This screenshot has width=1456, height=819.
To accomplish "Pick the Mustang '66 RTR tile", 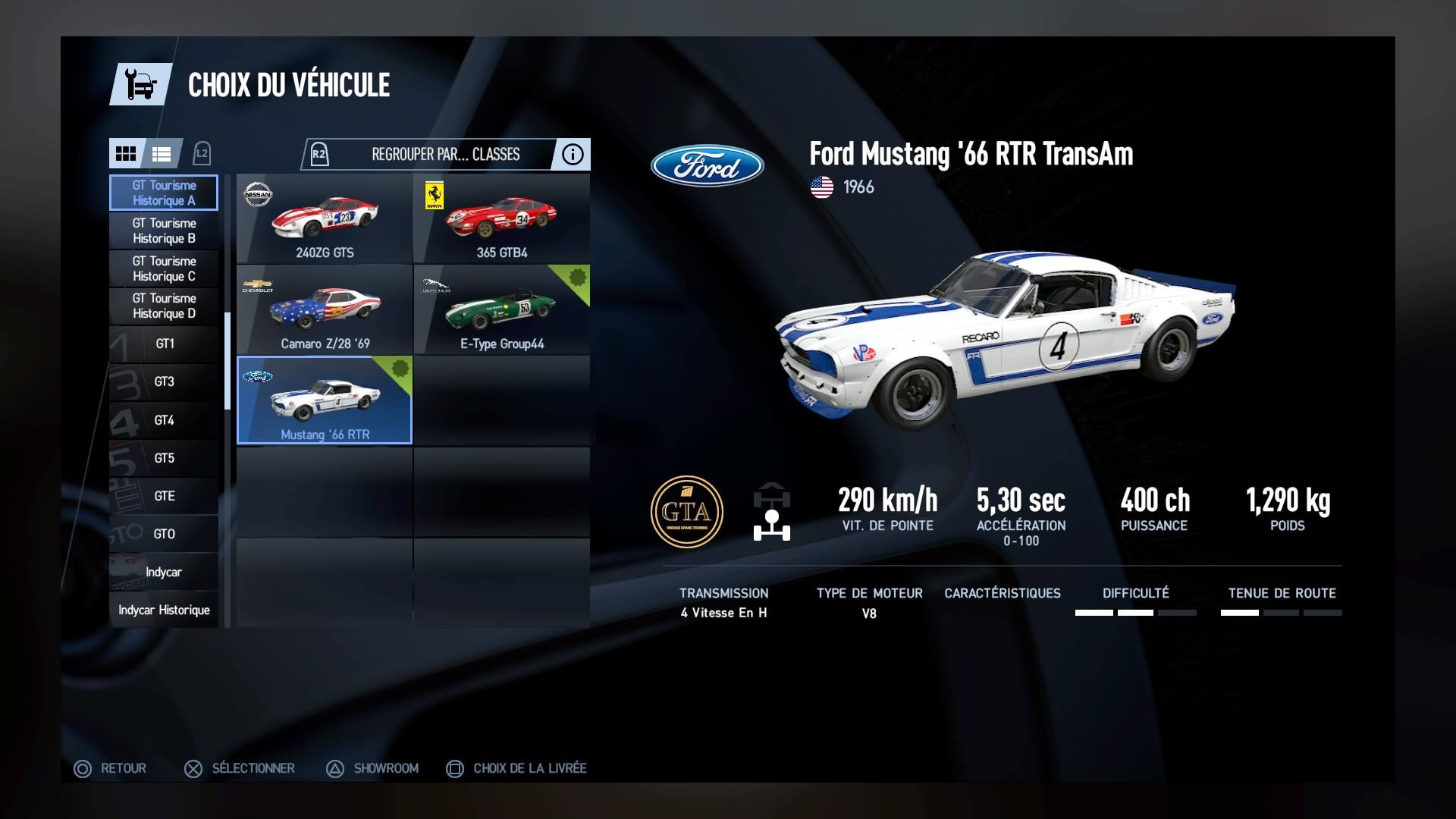I will pyautogui.click(x=325, y=400).
